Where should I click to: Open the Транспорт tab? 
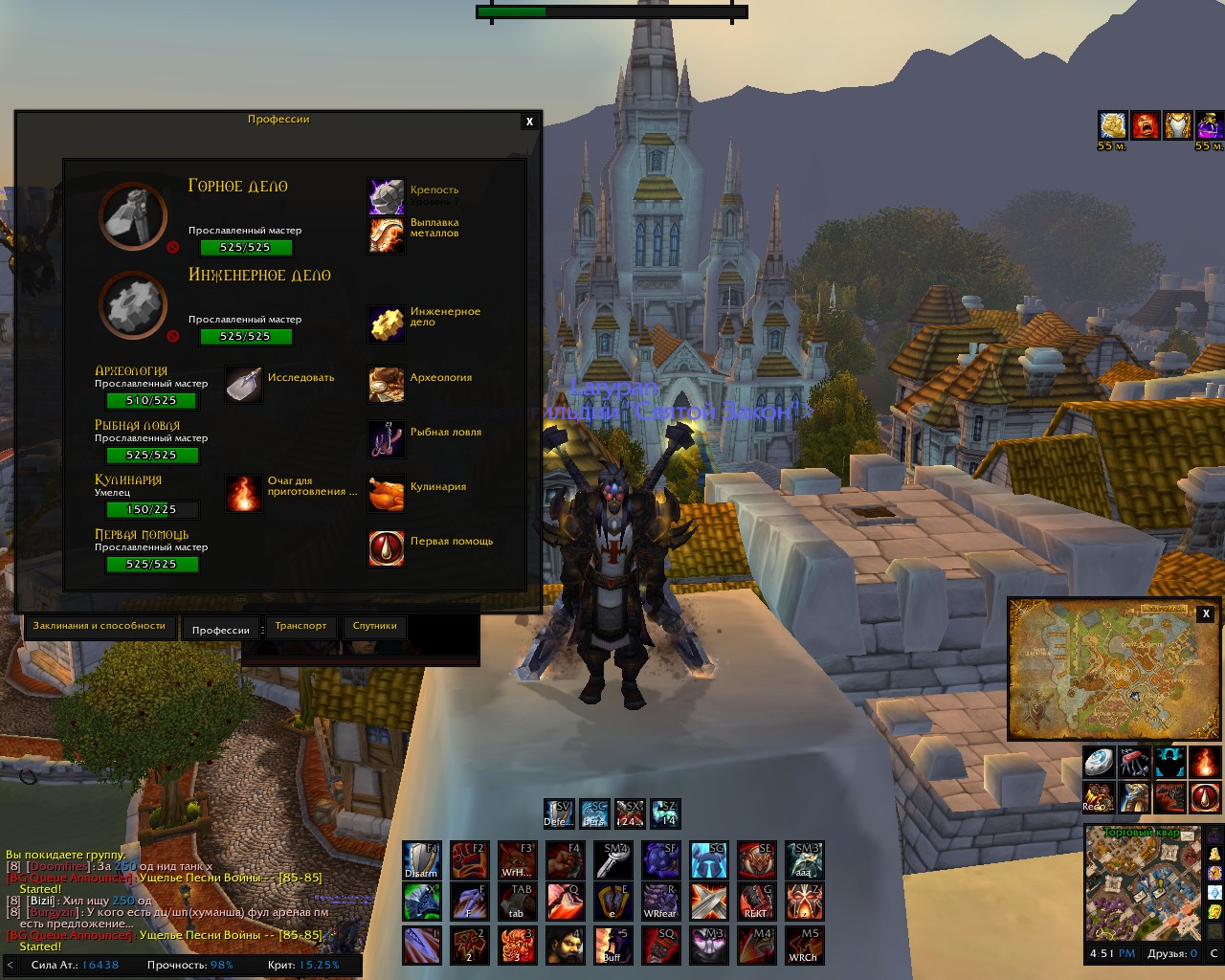tap(301, 626)
